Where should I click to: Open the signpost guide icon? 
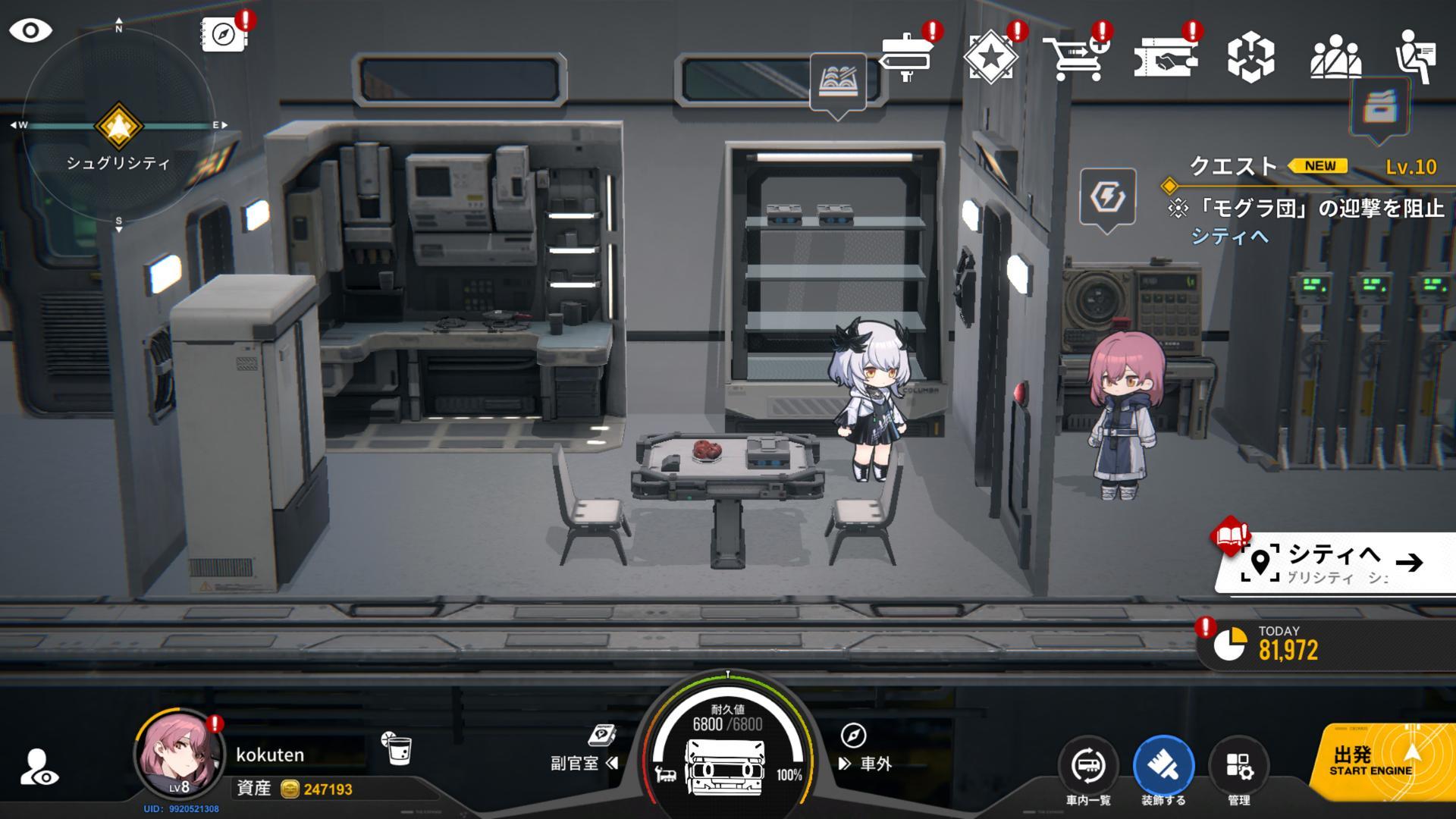tap(907, 57)
